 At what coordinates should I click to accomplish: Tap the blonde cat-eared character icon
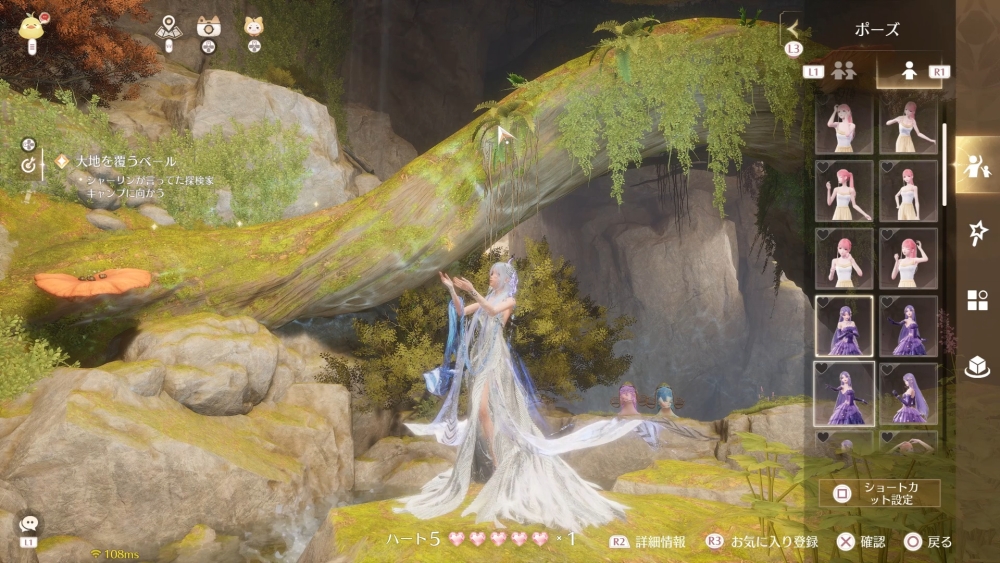click(x=252, y=30)
